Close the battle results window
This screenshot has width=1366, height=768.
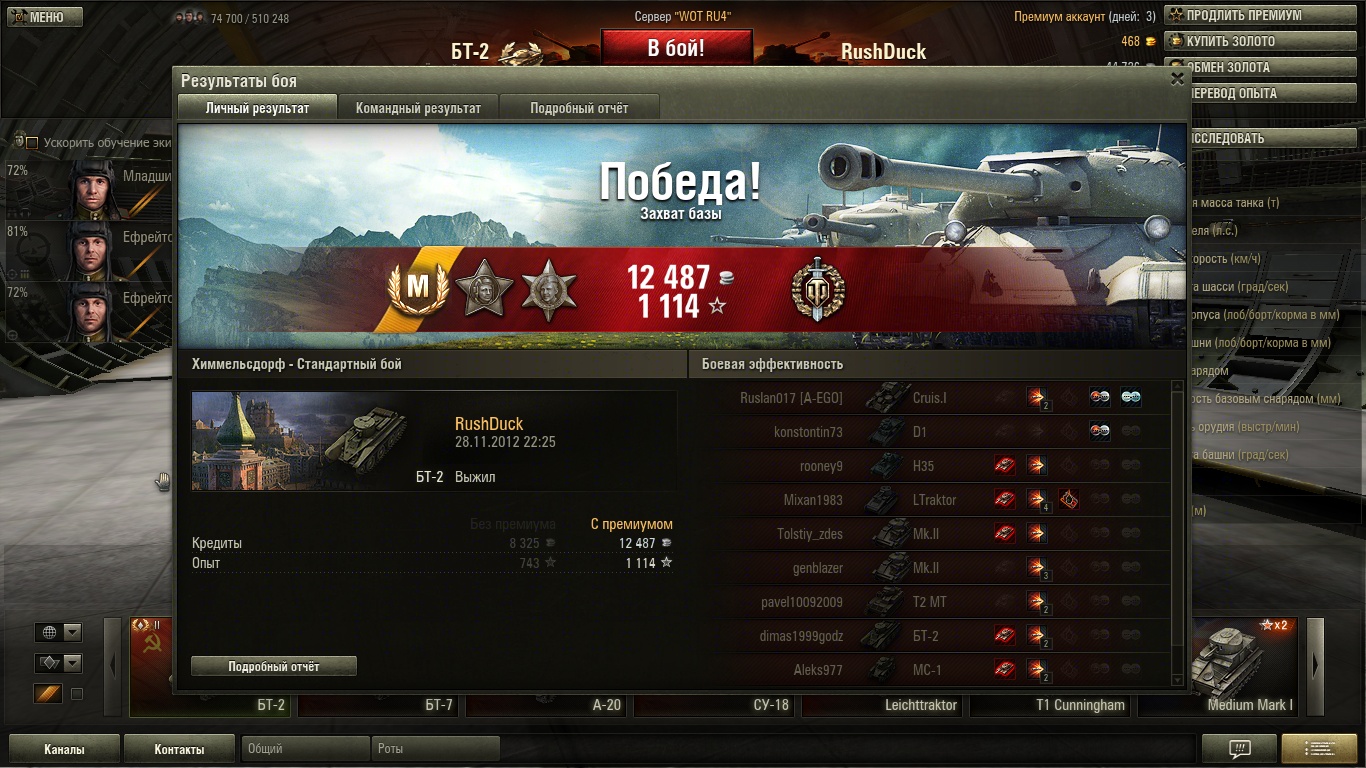[x=1177, y=79]
